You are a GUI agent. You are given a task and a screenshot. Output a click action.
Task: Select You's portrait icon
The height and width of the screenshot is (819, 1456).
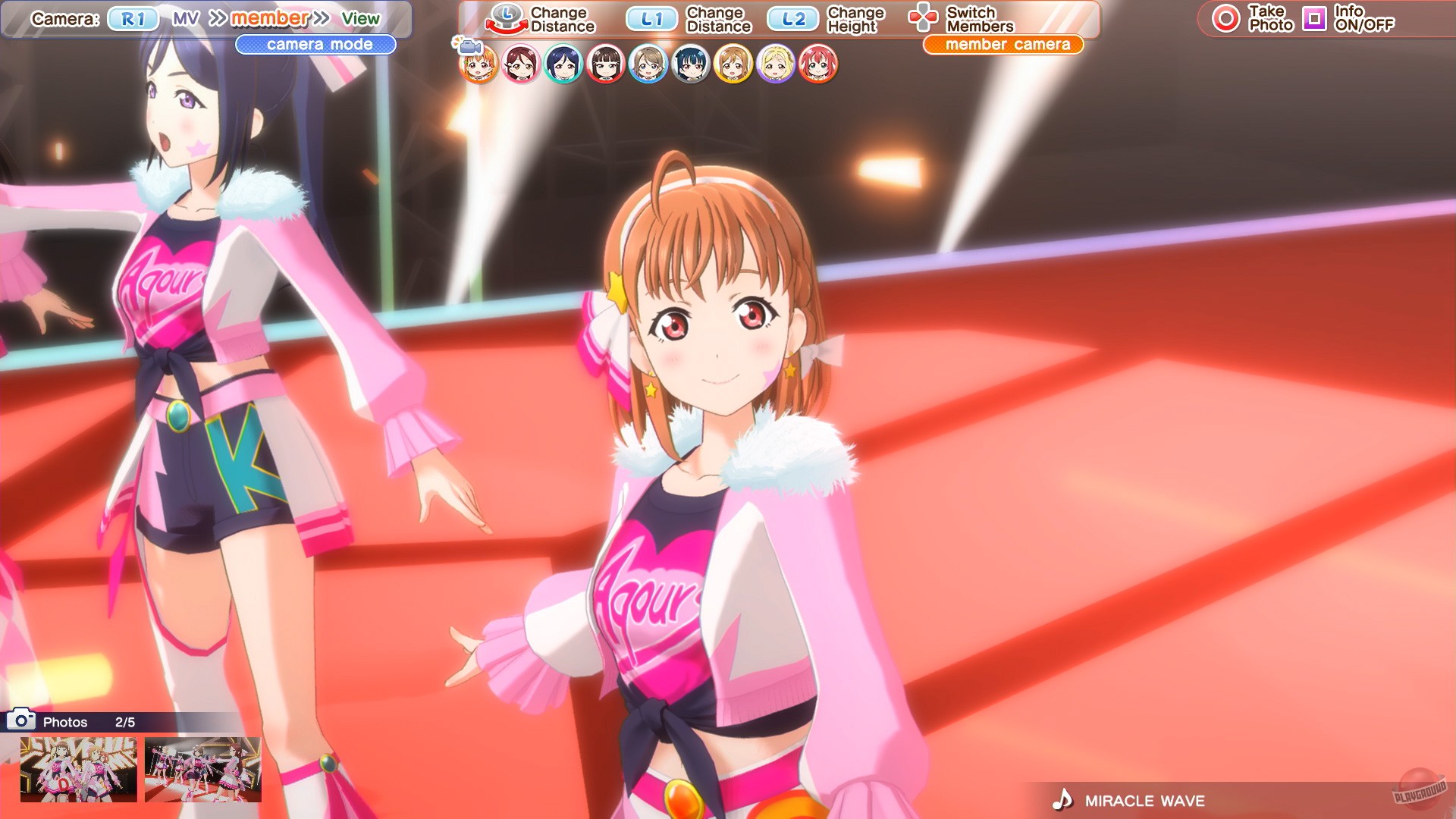pyautogui.click(x=649, y=64)
